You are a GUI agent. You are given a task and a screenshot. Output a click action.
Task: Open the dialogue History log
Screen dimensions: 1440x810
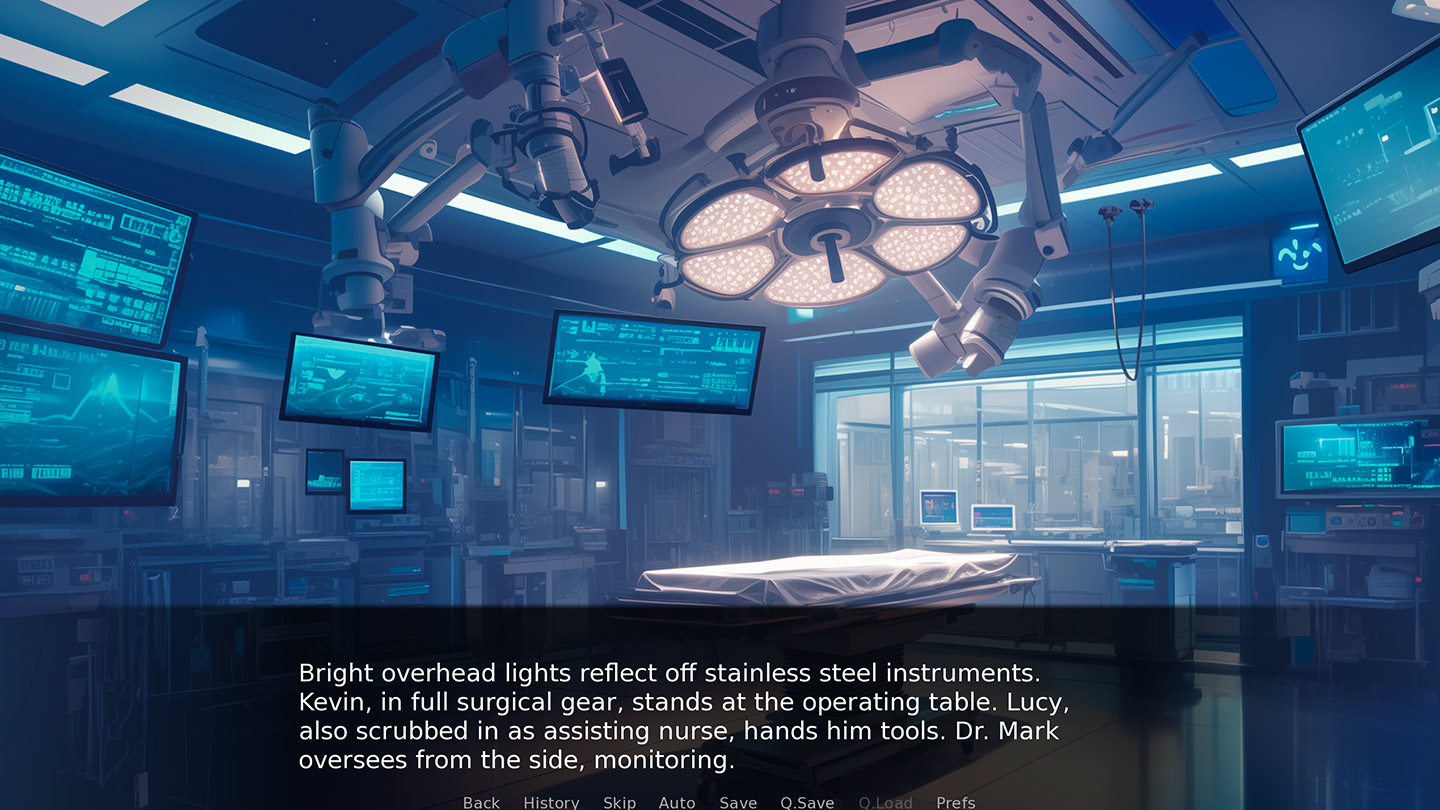[551, 802]
